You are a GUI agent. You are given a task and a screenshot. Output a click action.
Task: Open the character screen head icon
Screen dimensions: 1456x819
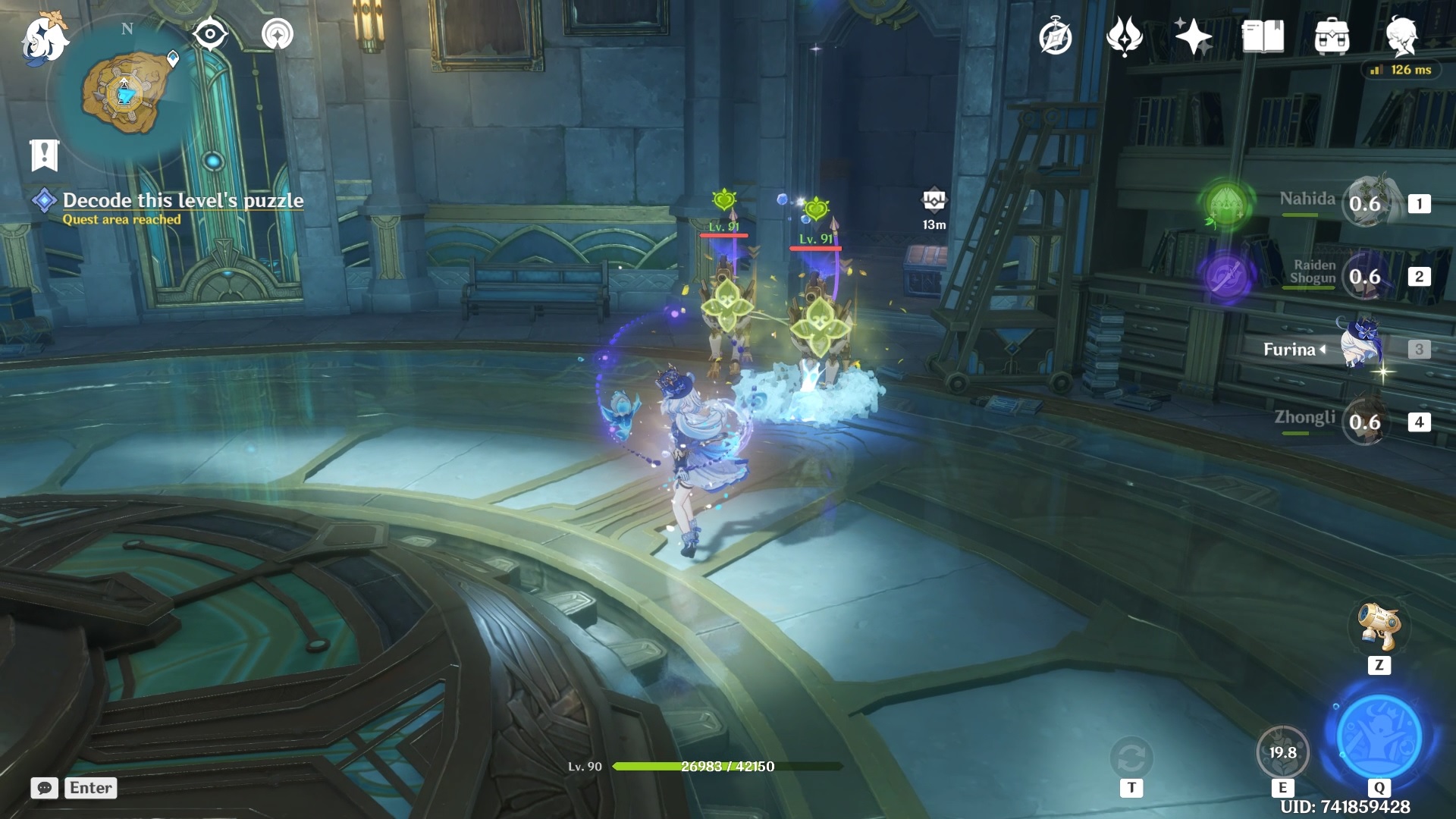(x=1401, y=36)
